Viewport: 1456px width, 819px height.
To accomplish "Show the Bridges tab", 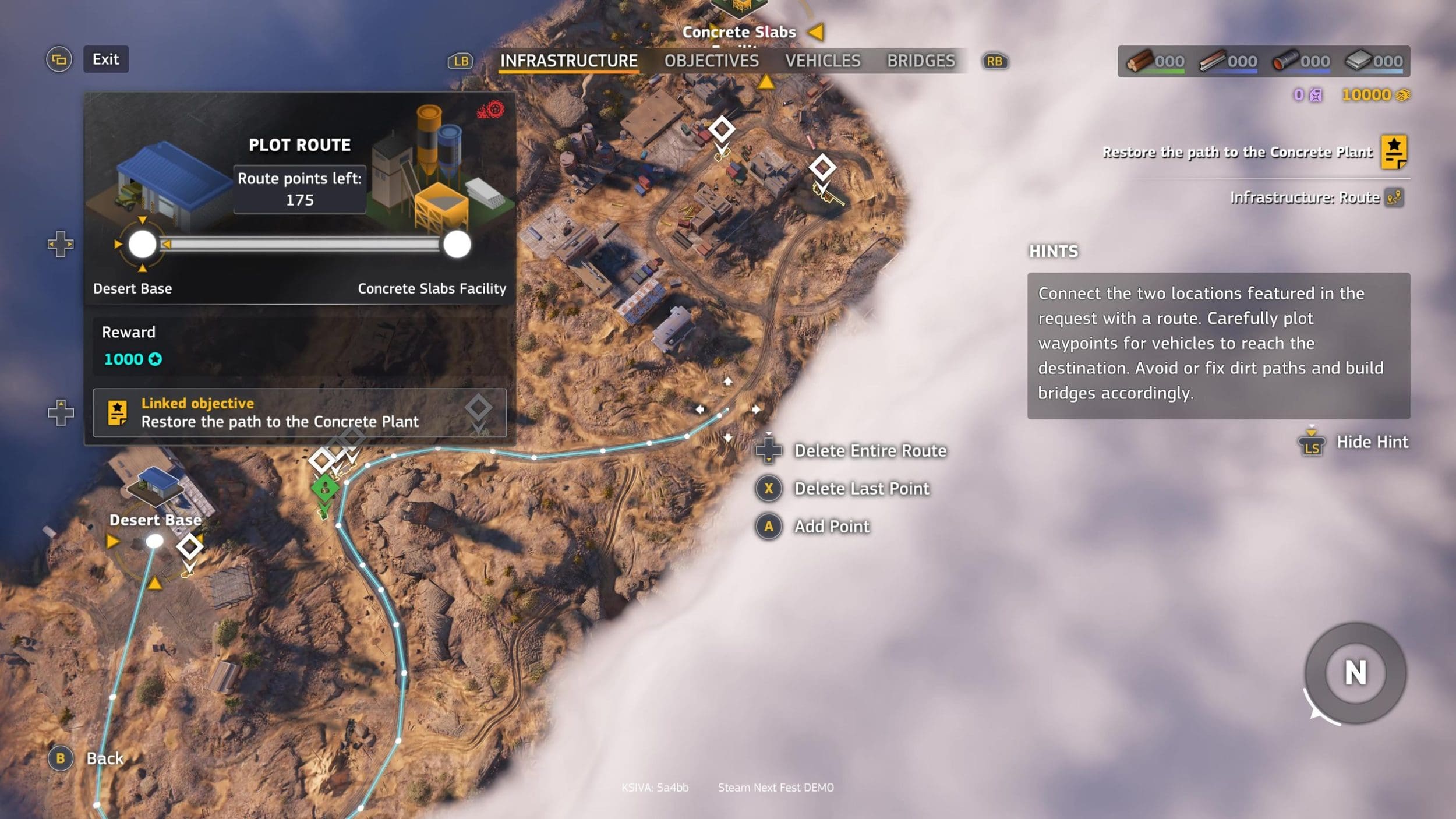I will [x=921, y=61].
